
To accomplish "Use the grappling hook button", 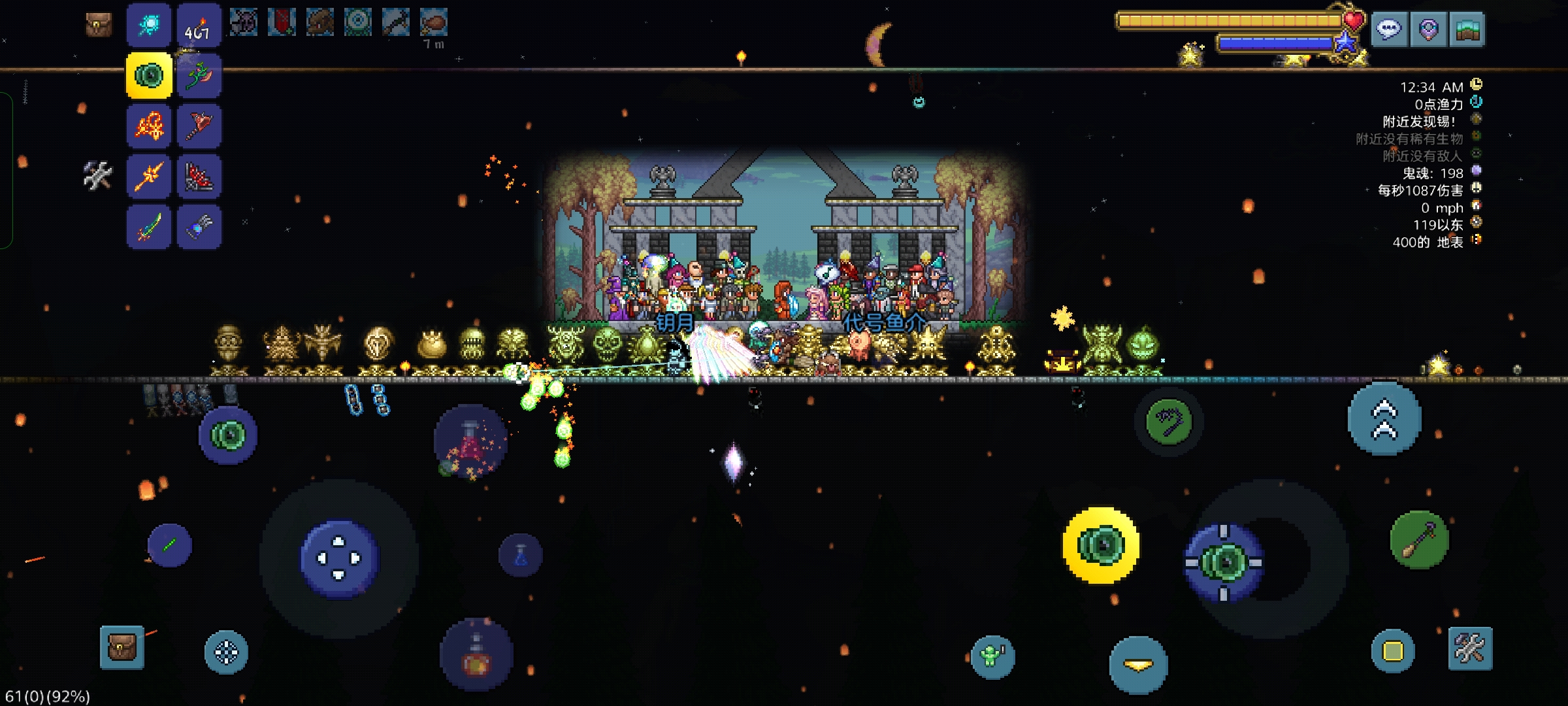I will [1169, 422].
